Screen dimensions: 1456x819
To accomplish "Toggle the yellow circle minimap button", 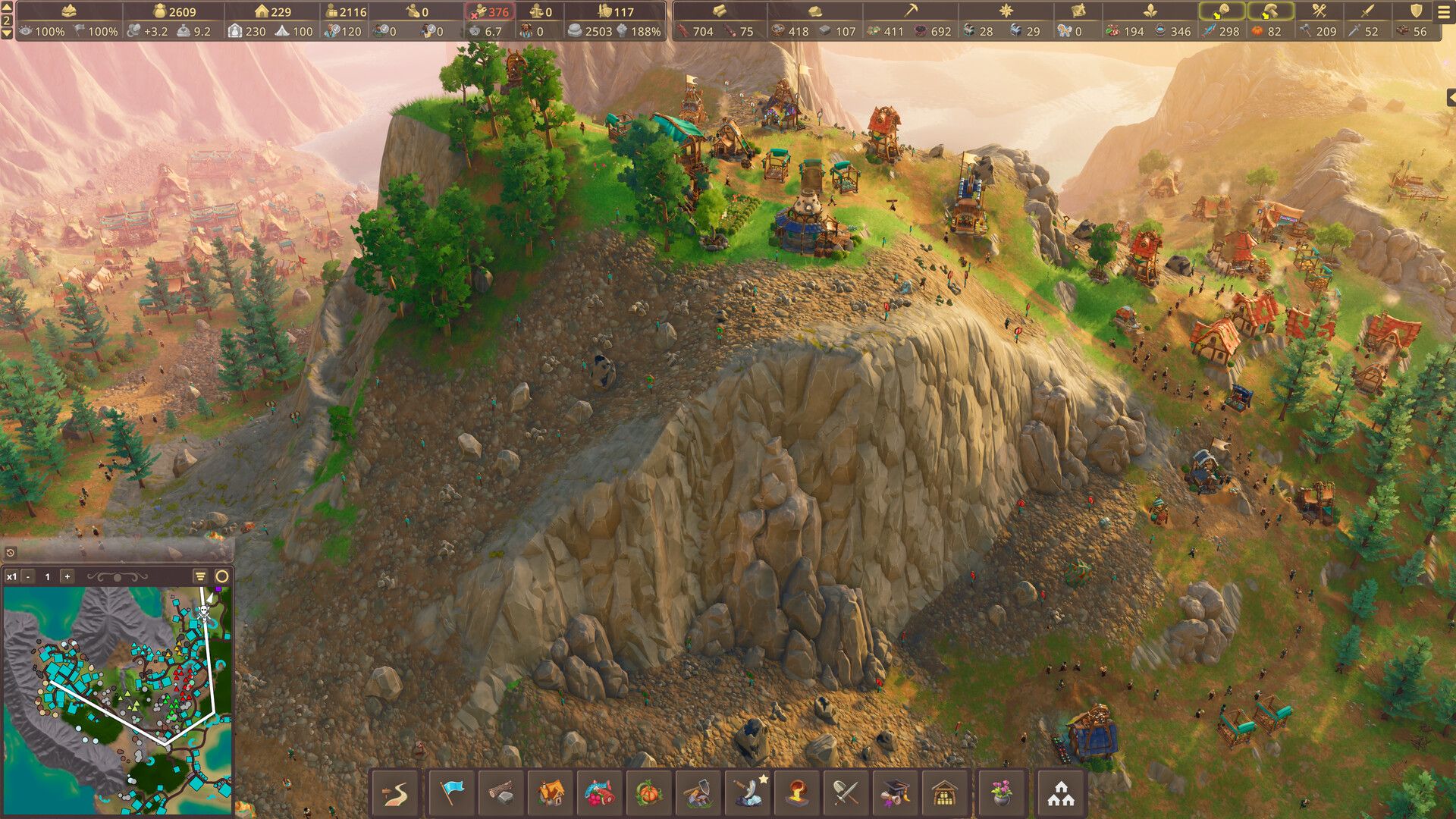I will click(x=222, y=577).
